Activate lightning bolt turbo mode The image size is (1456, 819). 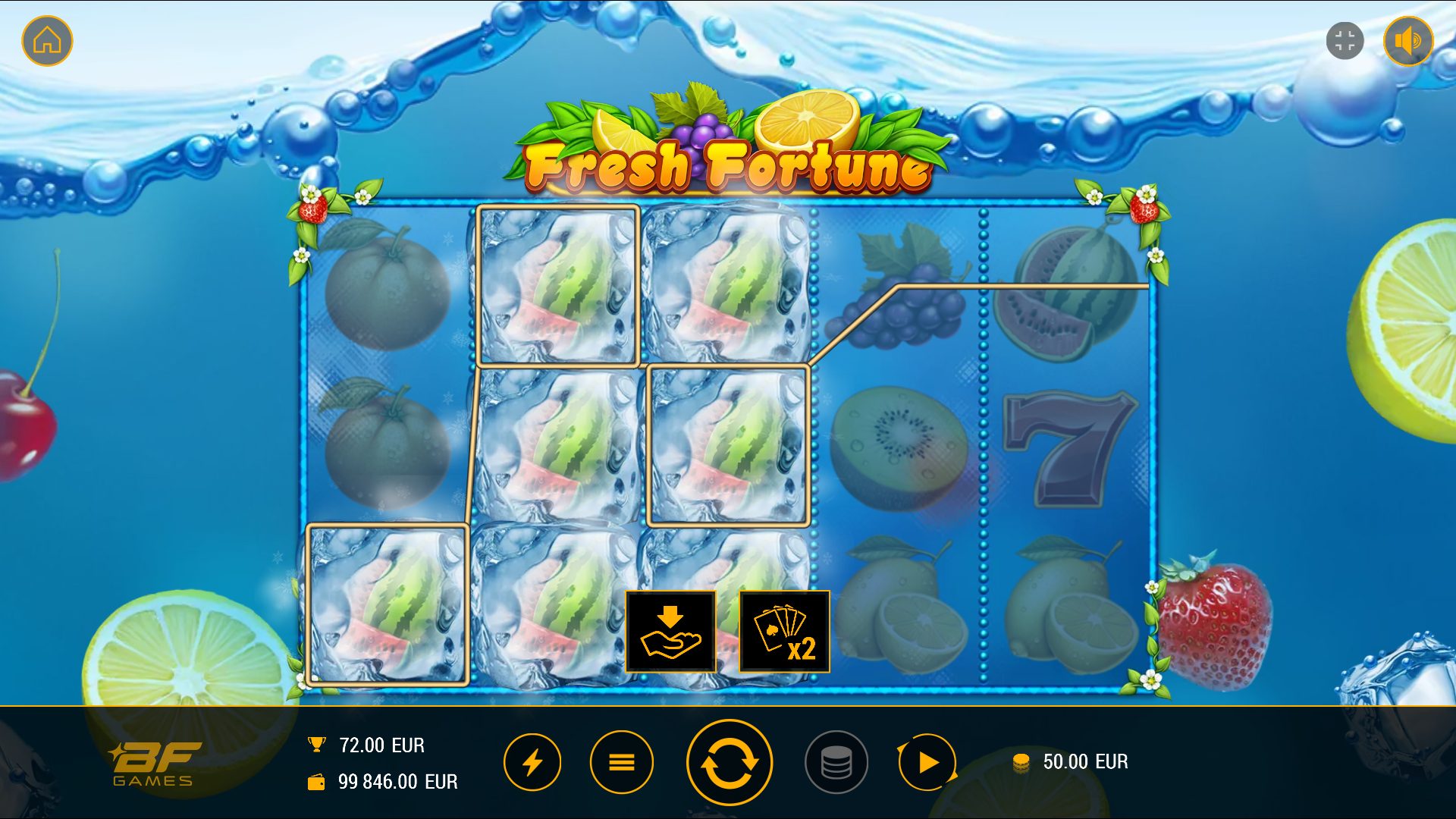click(532, 762)
